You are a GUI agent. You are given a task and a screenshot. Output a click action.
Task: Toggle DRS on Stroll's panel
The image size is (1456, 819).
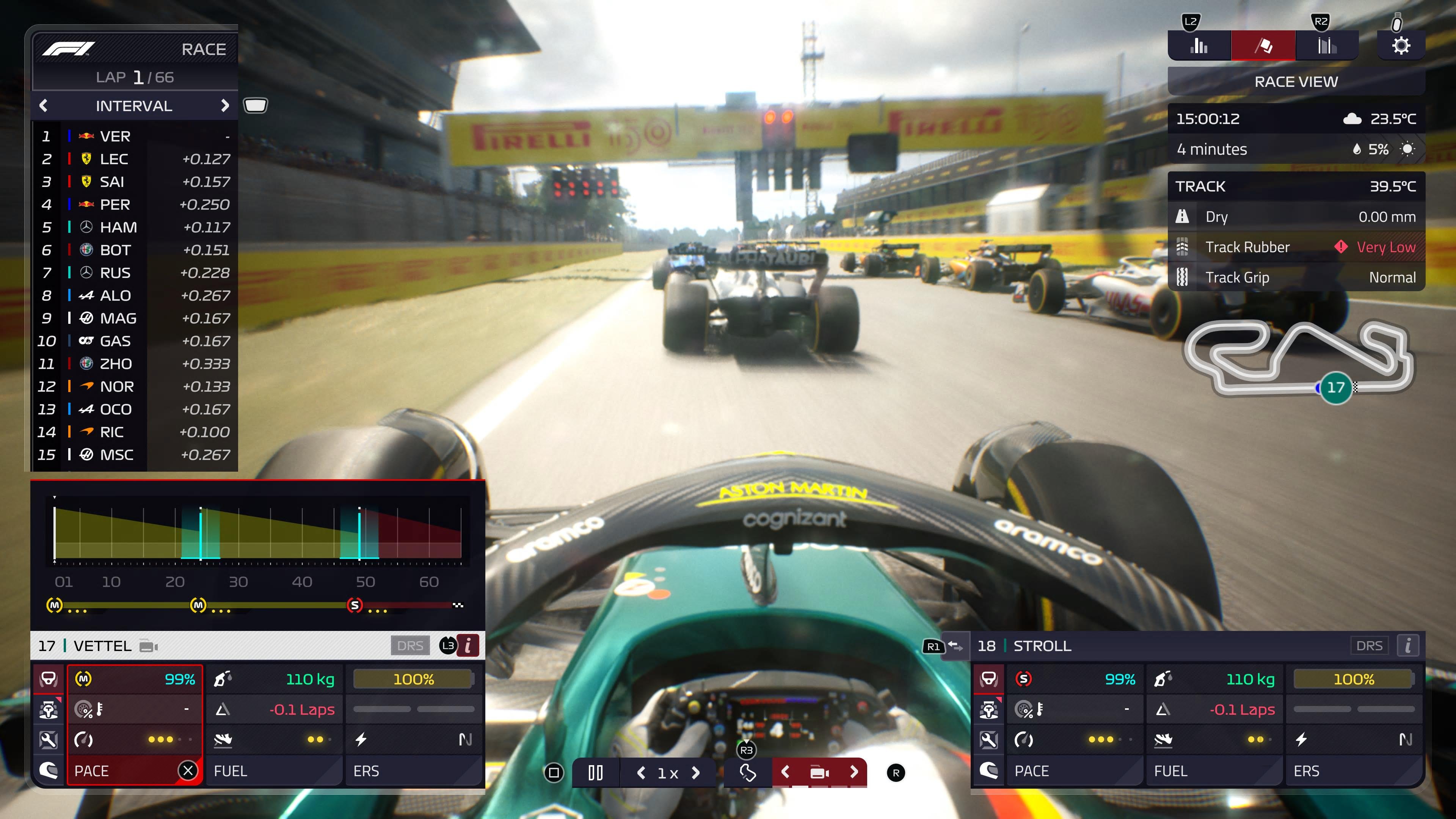tap(1370, 645)
